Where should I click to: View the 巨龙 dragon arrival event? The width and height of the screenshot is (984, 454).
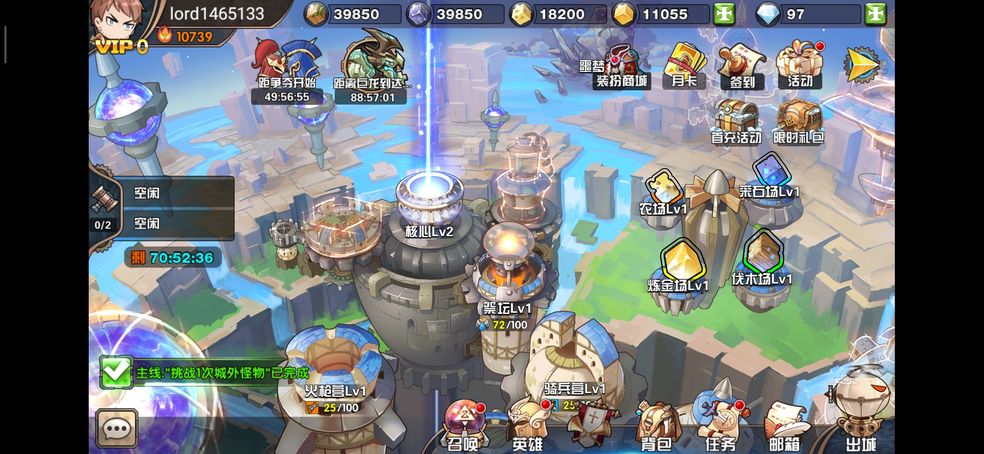(371, 70)
